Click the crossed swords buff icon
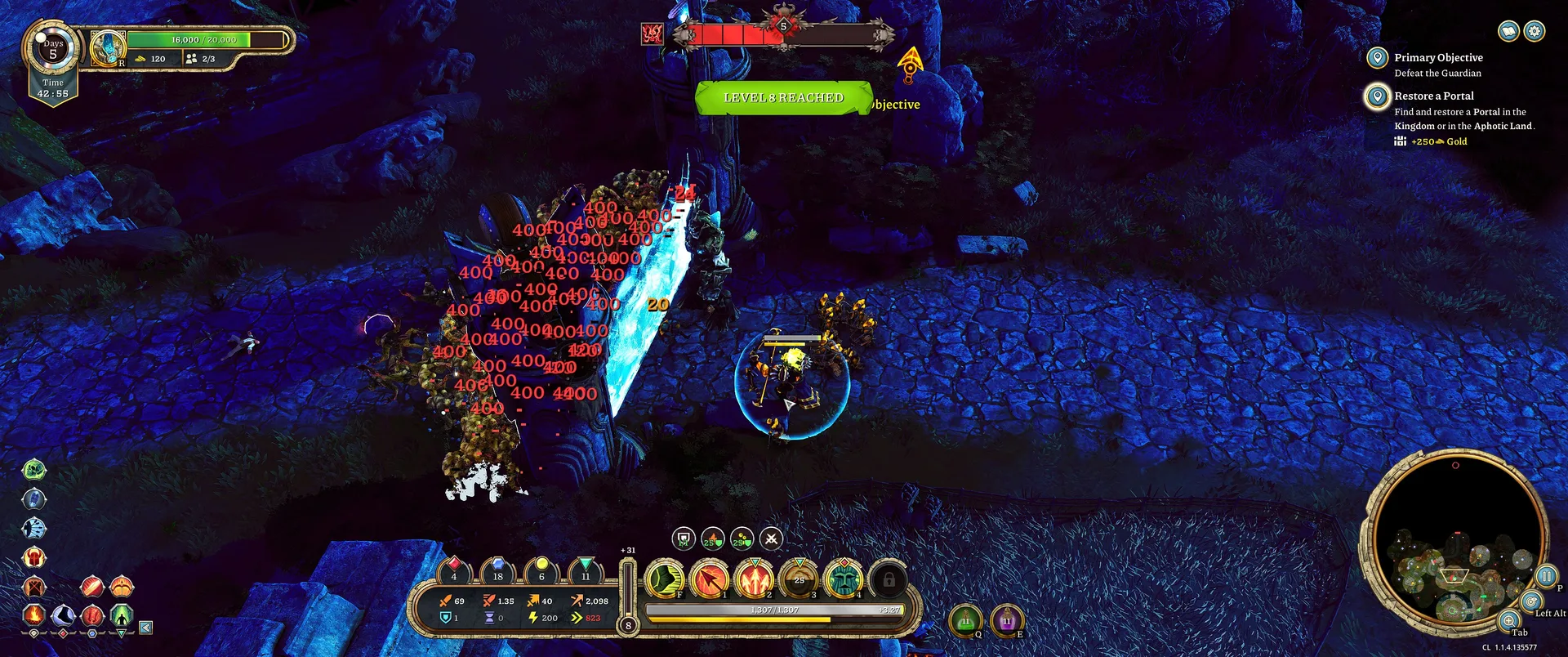The image size is (1568, 657). point(771,539)
